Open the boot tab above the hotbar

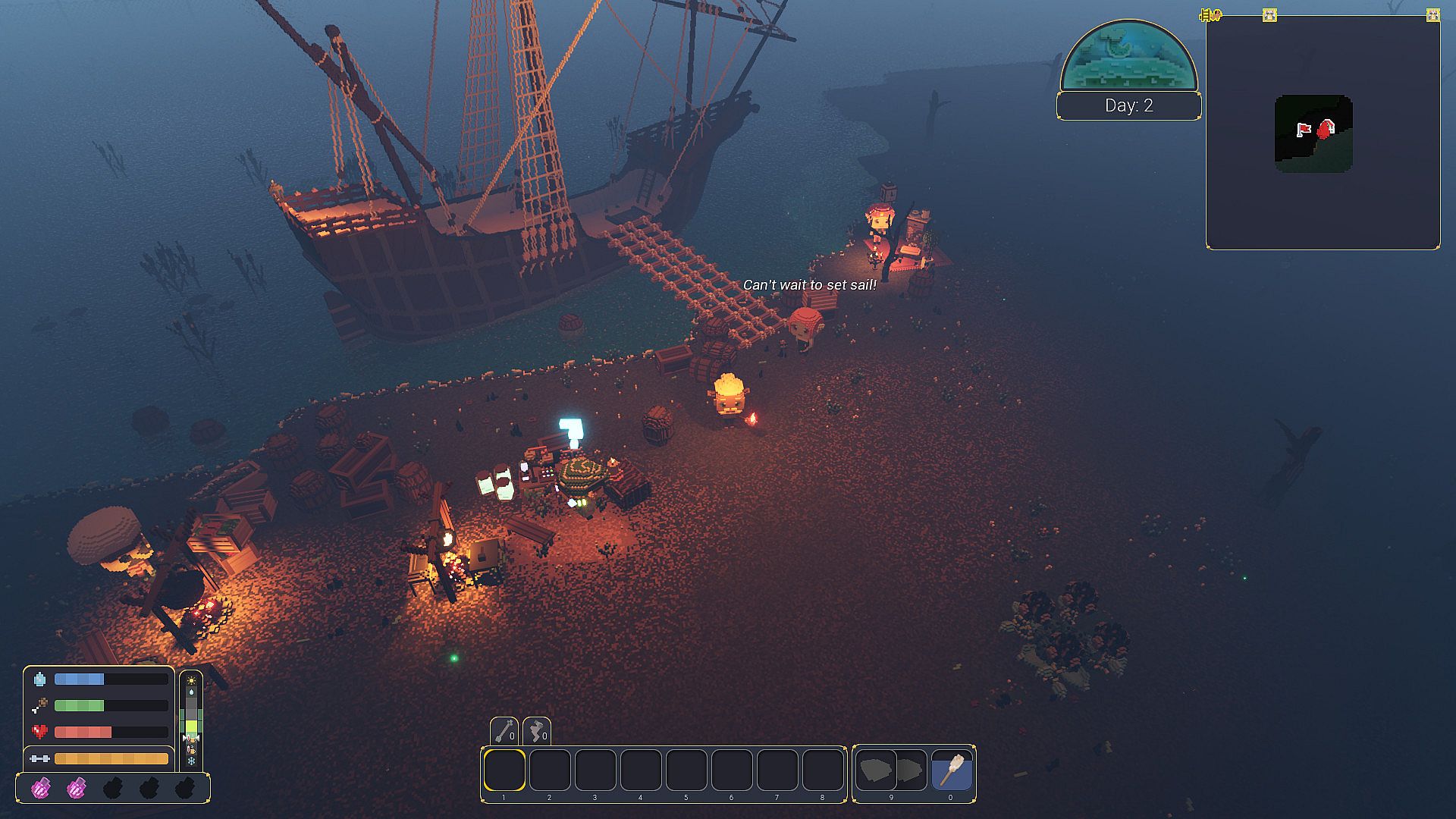pos(537,731)
